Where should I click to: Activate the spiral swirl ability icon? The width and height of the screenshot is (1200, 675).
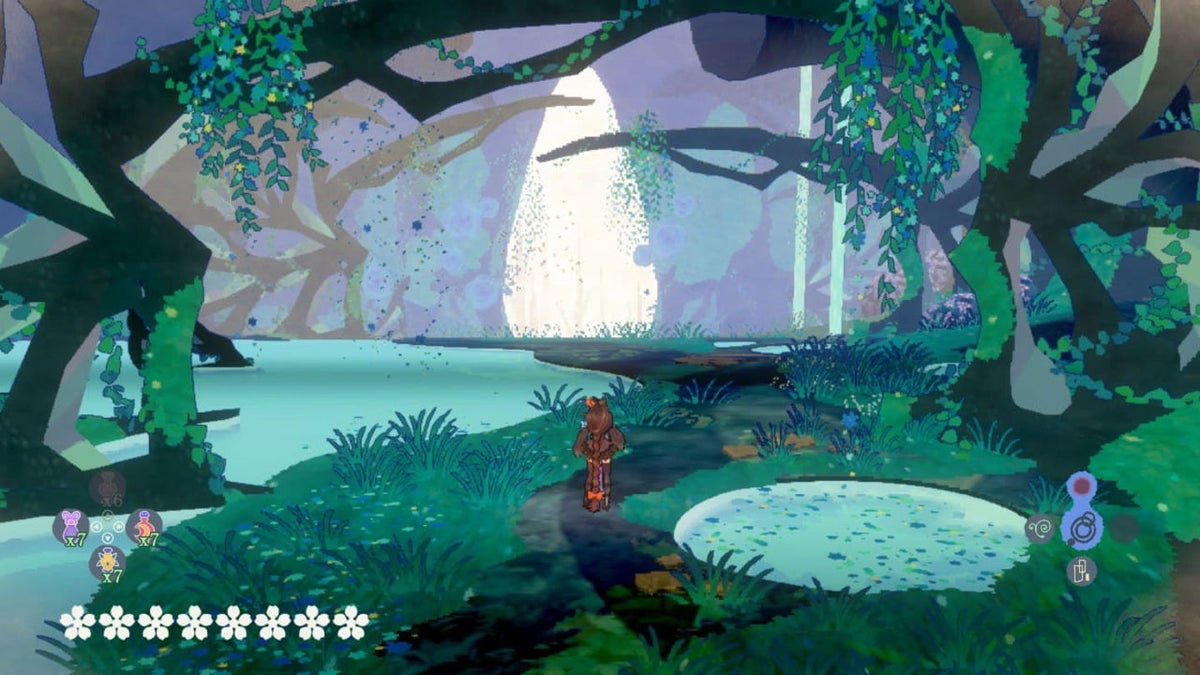(1040, 528)
